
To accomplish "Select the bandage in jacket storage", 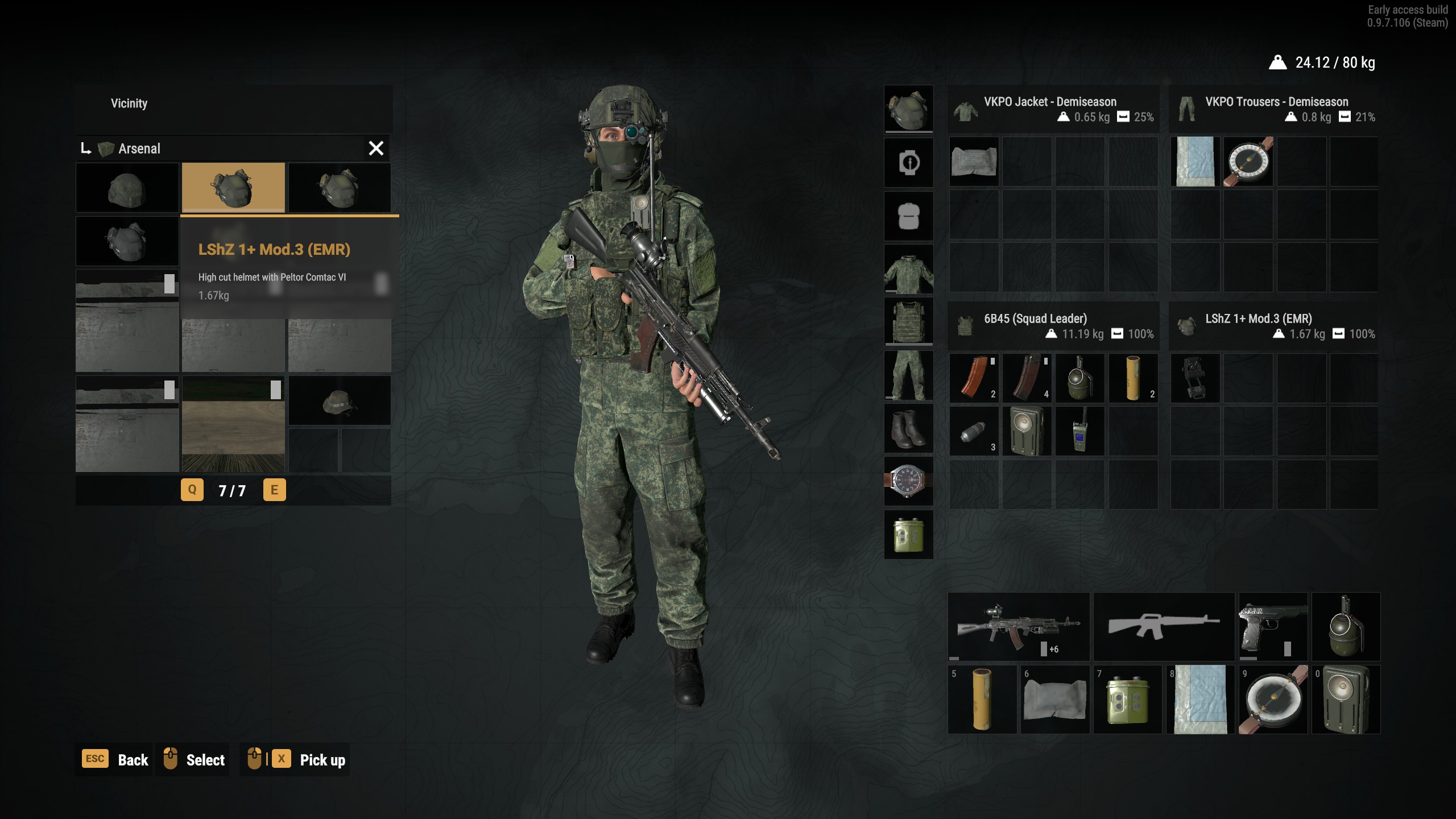I will coord(974,162).
